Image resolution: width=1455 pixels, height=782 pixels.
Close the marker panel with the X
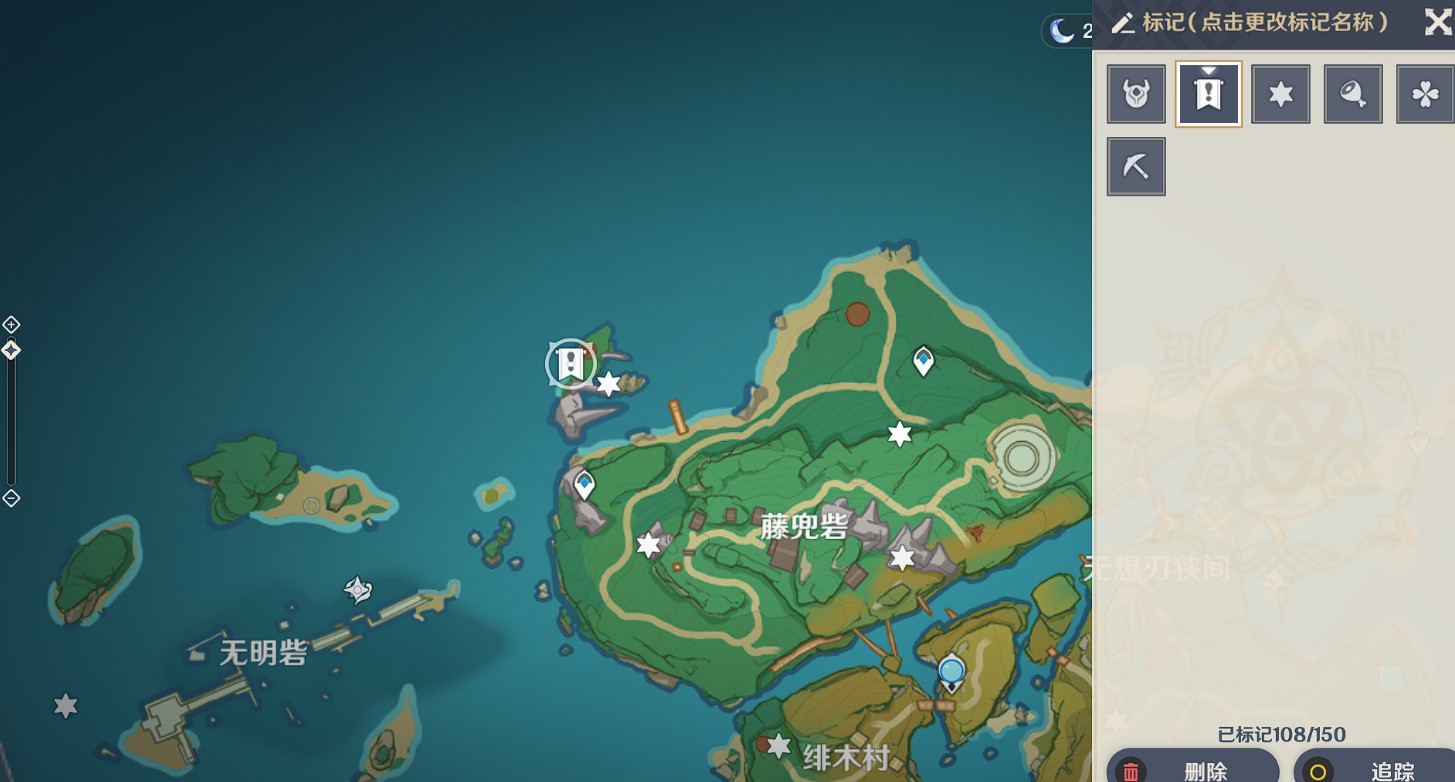coord(1437,22)
